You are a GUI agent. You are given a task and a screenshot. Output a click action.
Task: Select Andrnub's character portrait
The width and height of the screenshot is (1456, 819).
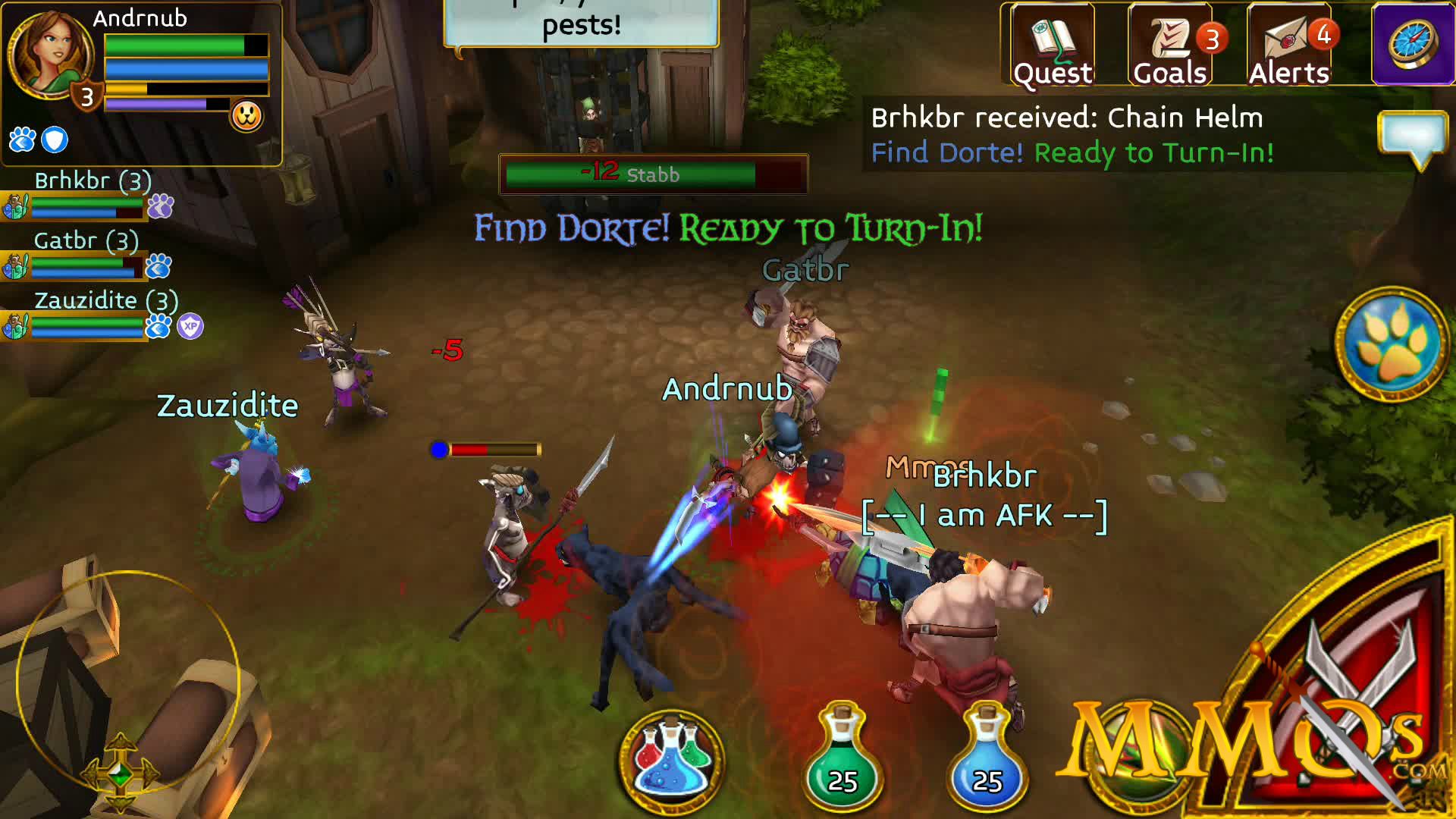[49, 55]
